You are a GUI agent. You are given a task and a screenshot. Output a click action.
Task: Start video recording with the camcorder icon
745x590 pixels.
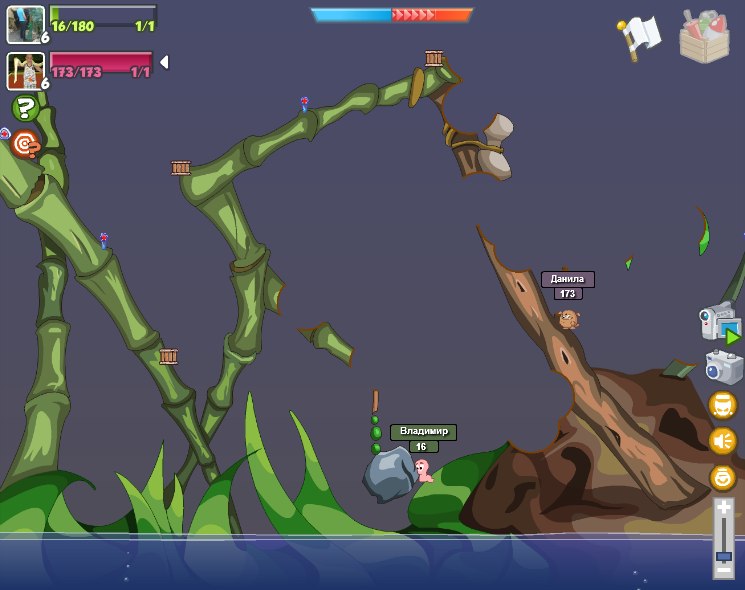pyautogui.click(x=719, y=324)
